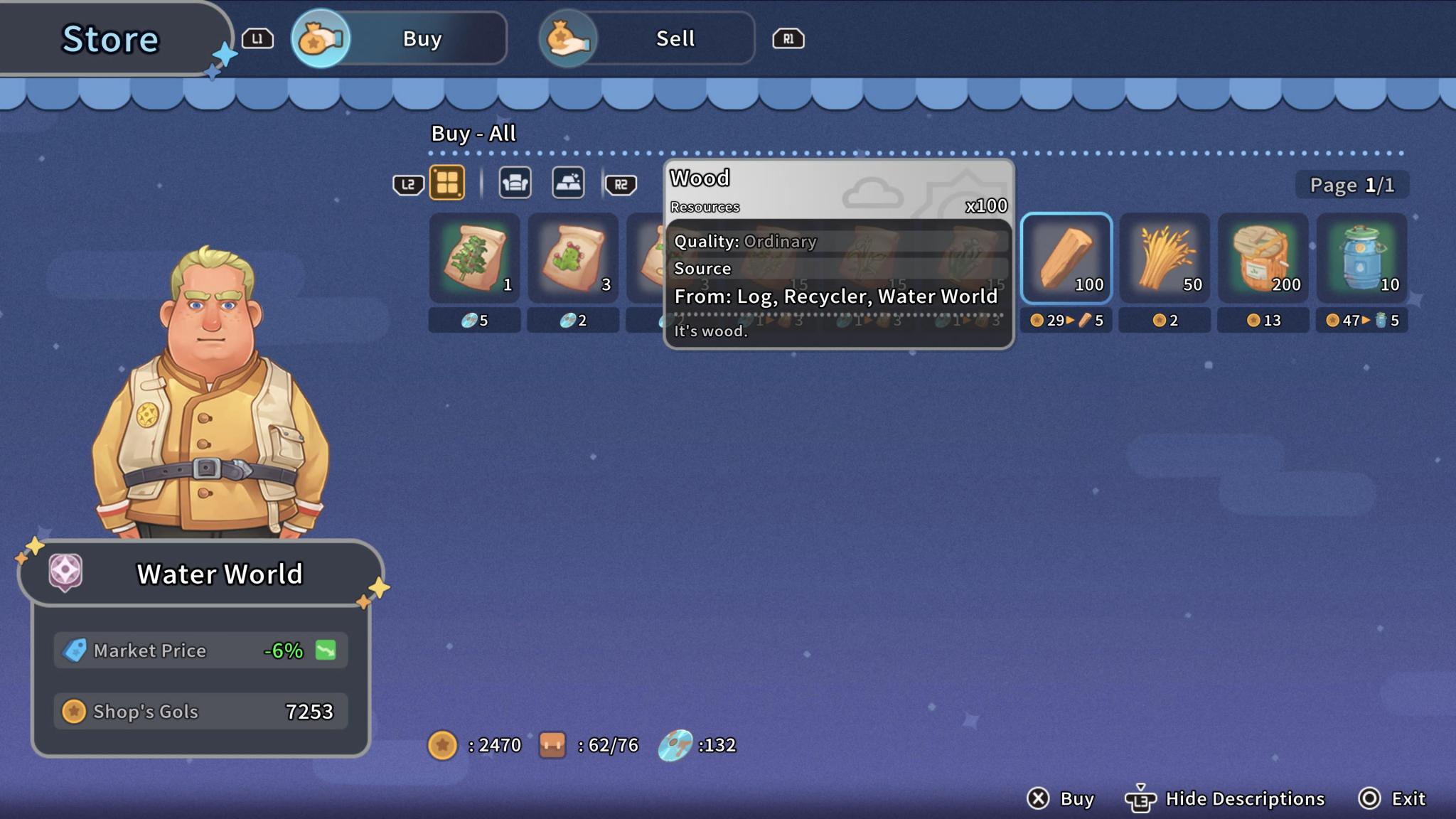Select the straw bundle item costing 2 Gols
The width and height of the screenshot is (1456, 819).
(1163, 258)
